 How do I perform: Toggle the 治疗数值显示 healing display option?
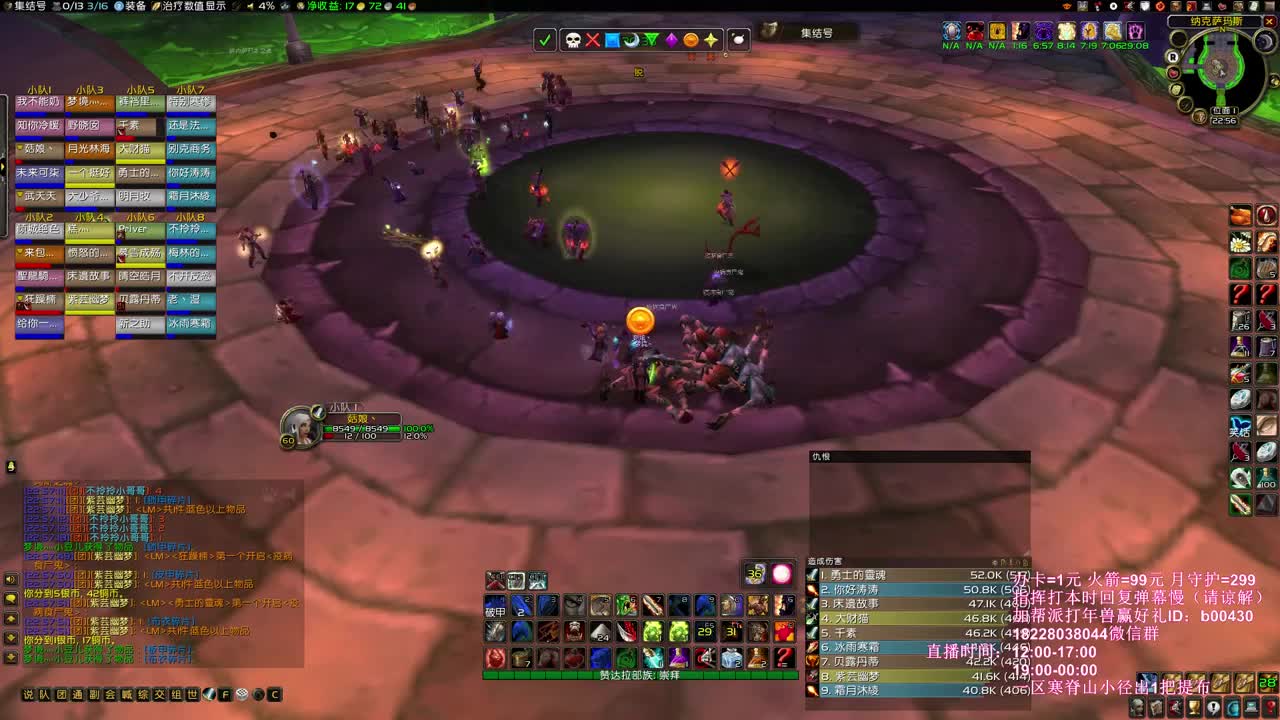tap(192, 7)
